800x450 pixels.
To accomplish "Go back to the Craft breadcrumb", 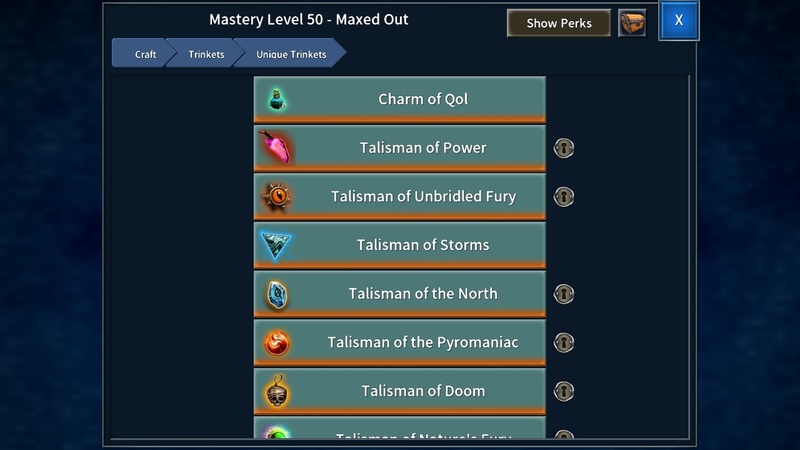I will coord(143,54).
